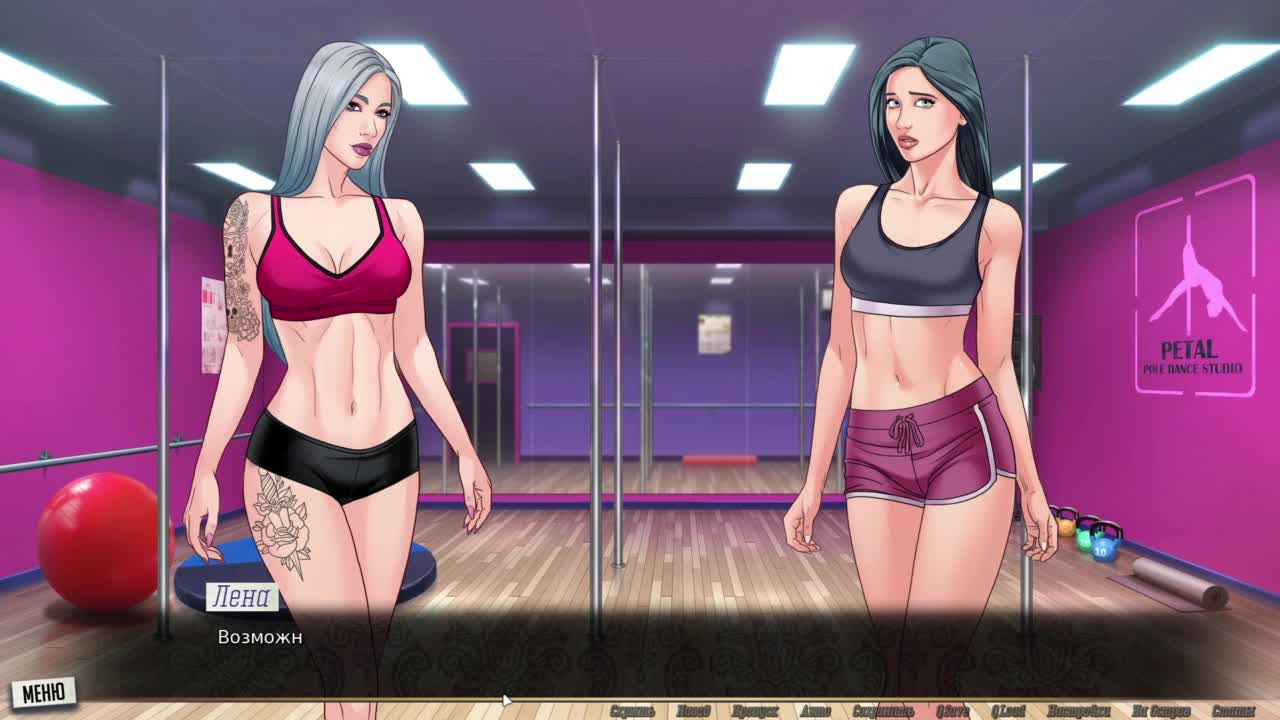This screenshot has width=1280, height=720.
Task: Skip dialogue with Пропуск
Action: pos(755,711)
